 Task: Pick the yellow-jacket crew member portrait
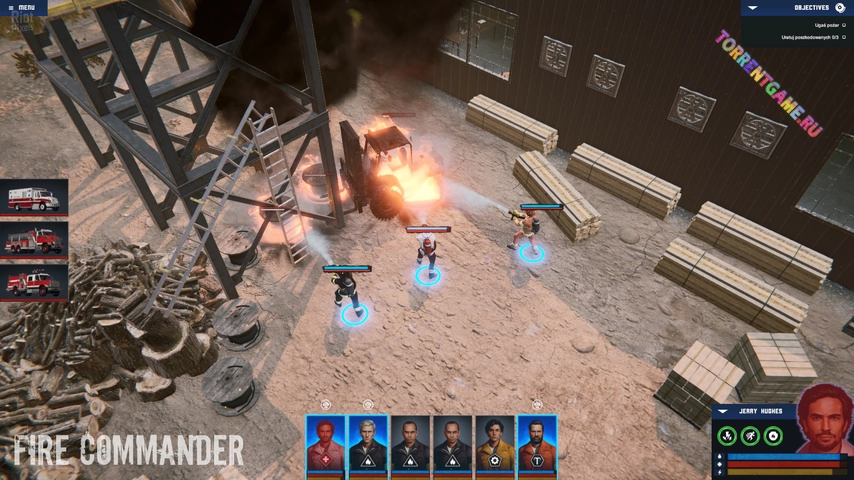494,443
